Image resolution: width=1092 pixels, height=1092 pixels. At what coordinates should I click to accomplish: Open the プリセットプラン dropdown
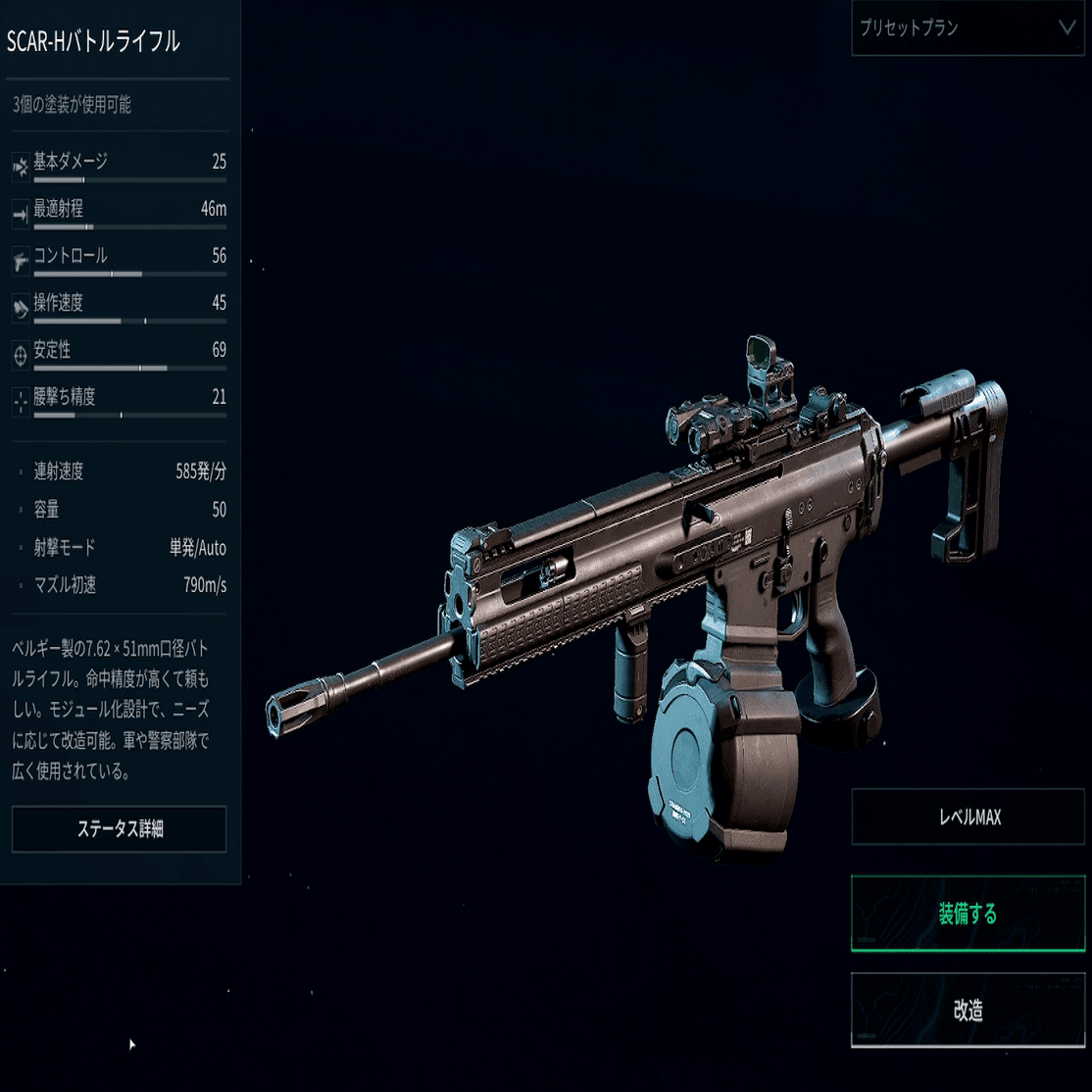(968, 28)
